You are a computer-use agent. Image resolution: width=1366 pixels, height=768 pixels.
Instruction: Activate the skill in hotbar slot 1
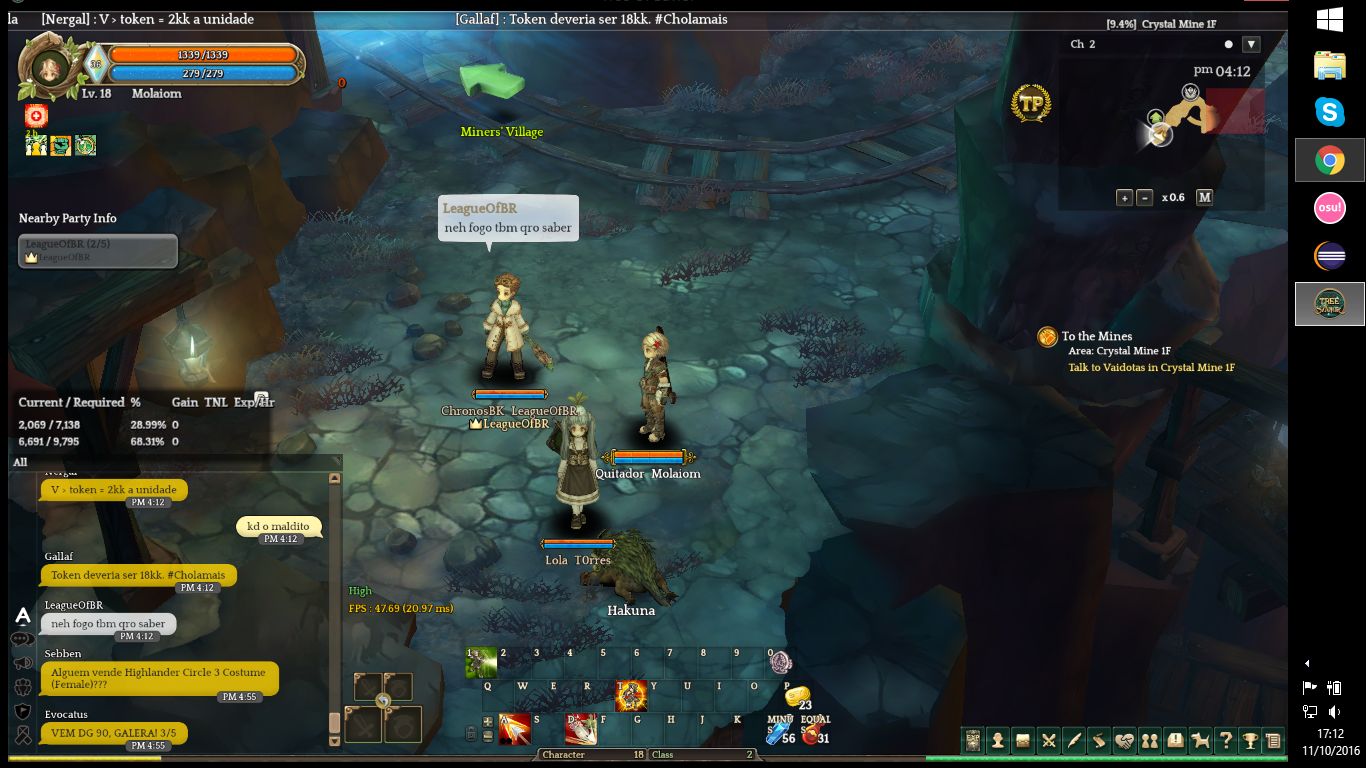click(x=481, y=663)
